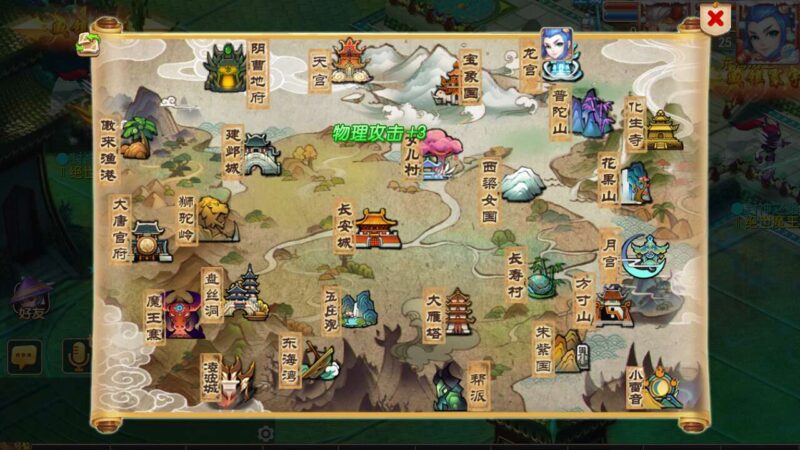Choose the 大唐官府 location
The height and width of the screenshot is (450, 800).
(150, 241)
